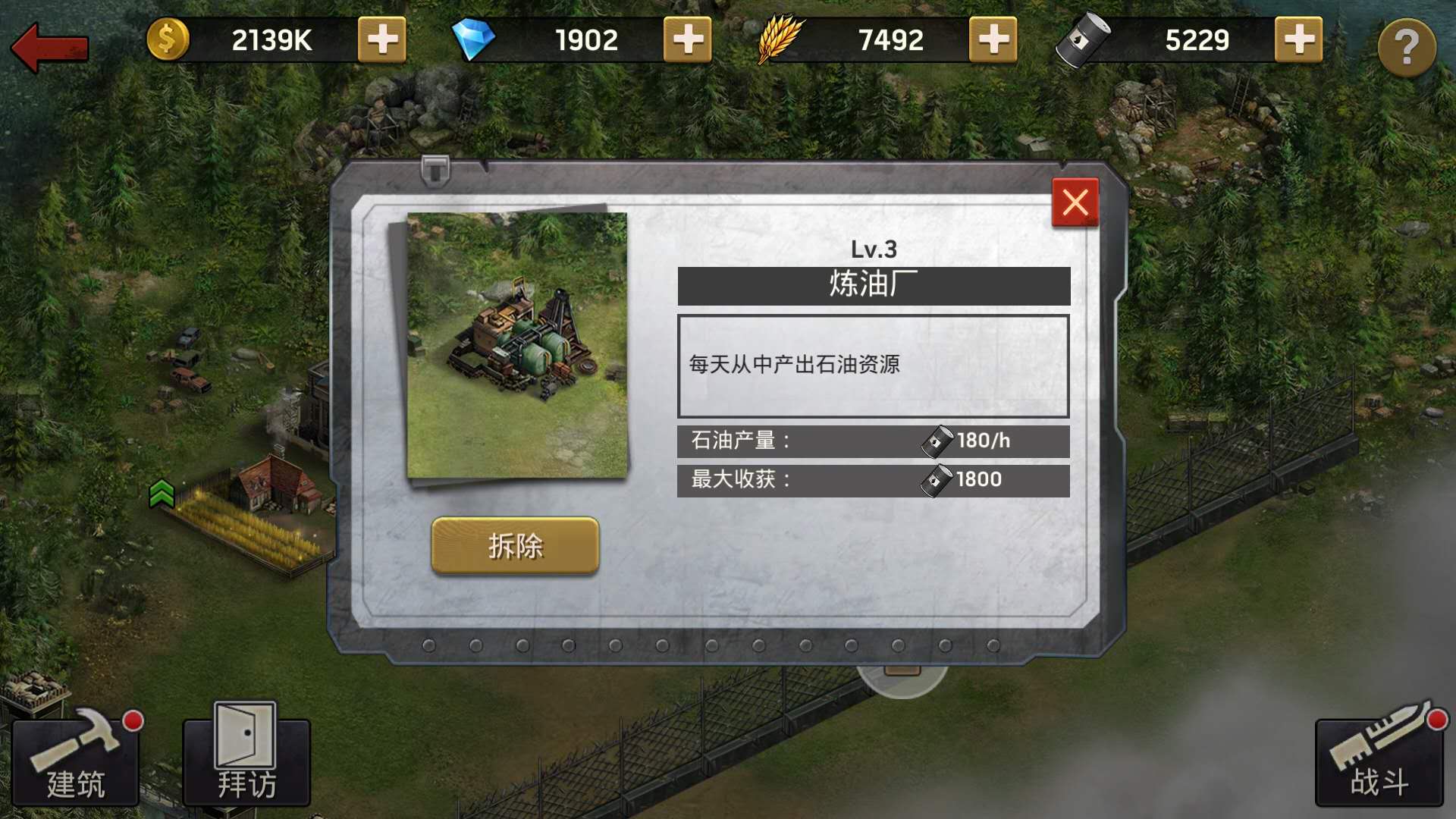This screenshot has height=819, width=1456.
Task: Open the question mark help button
Action: [1406, 48]
